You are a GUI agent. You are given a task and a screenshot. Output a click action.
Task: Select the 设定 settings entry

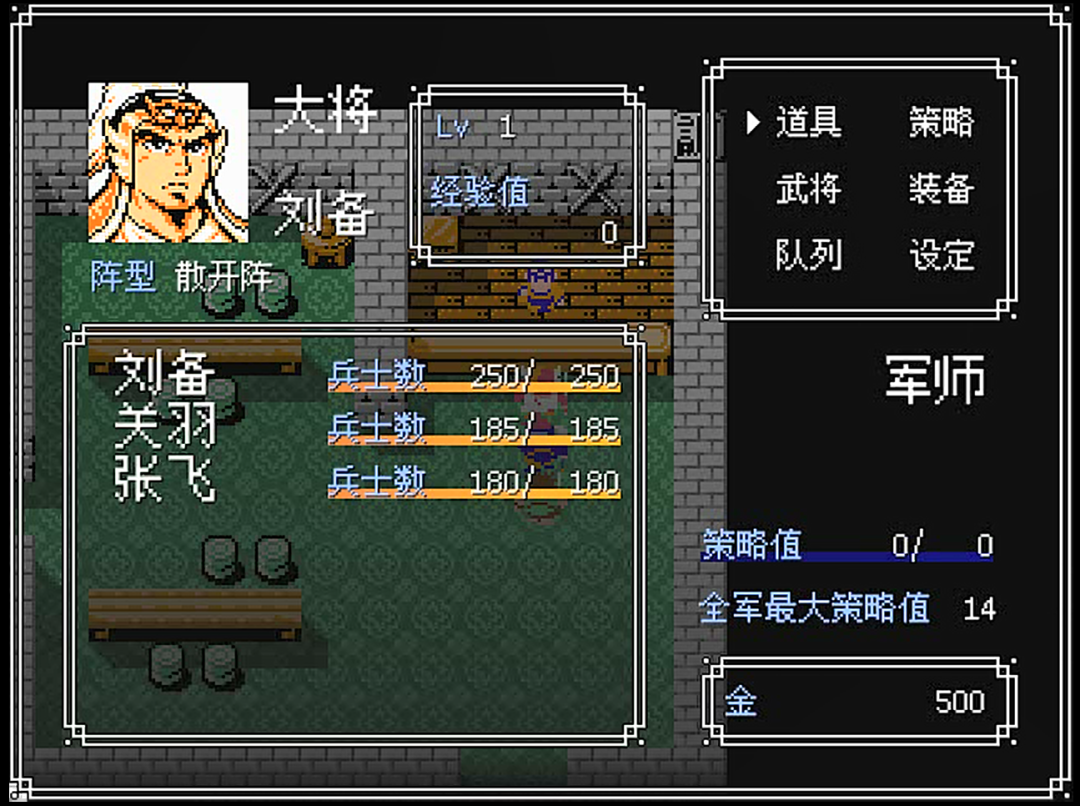tap(941, 255)
